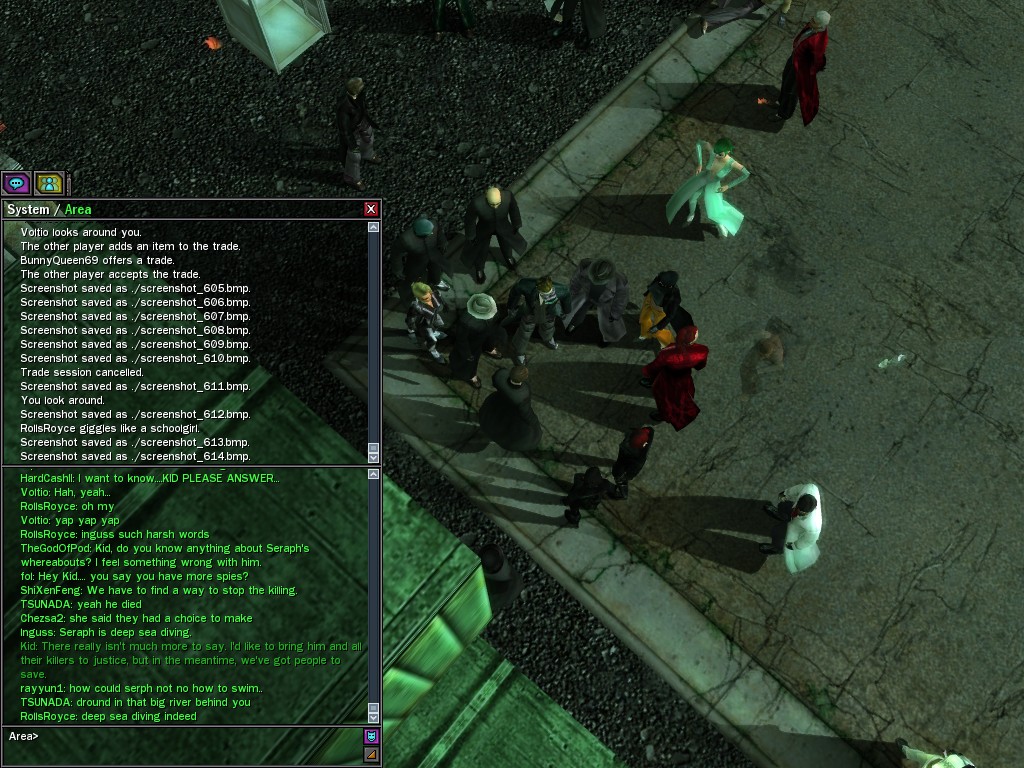Select ShiXenFeng's chat message line
Viewport: 1024px width, 768px height.
click(158, 590)
